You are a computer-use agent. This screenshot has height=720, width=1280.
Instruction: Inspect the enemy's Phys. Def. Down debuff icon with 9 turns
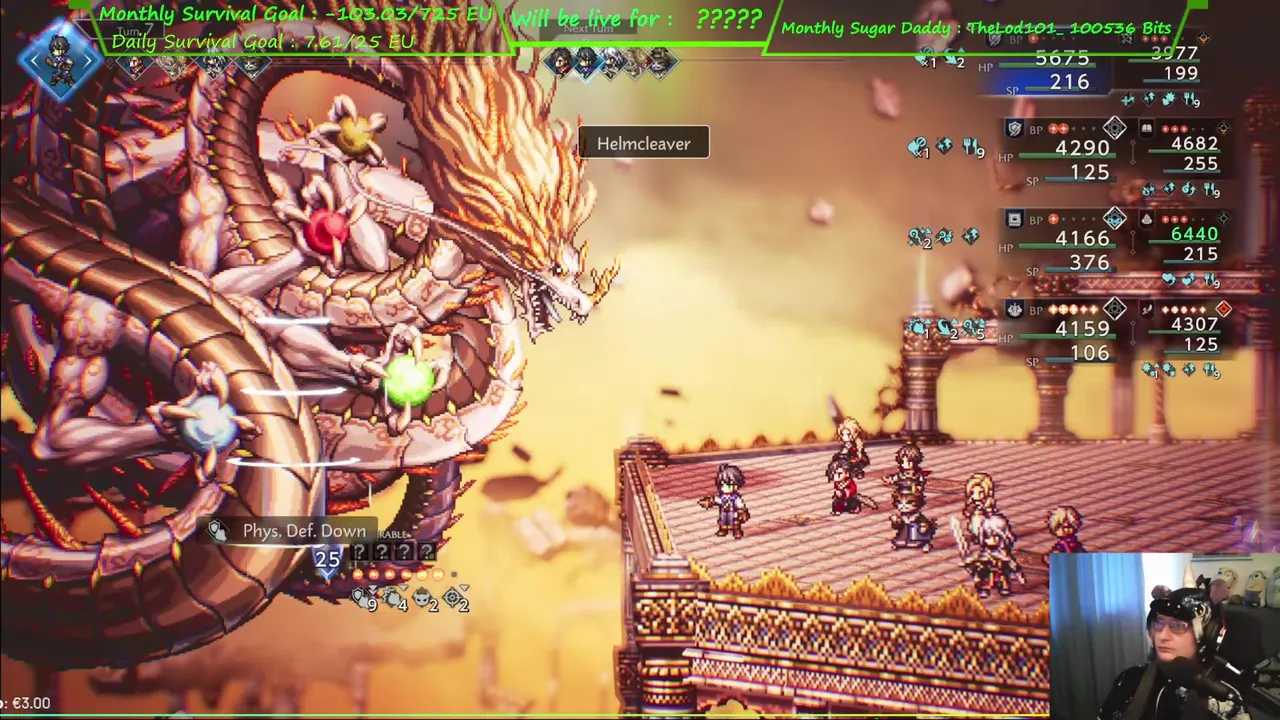[362, 598]
